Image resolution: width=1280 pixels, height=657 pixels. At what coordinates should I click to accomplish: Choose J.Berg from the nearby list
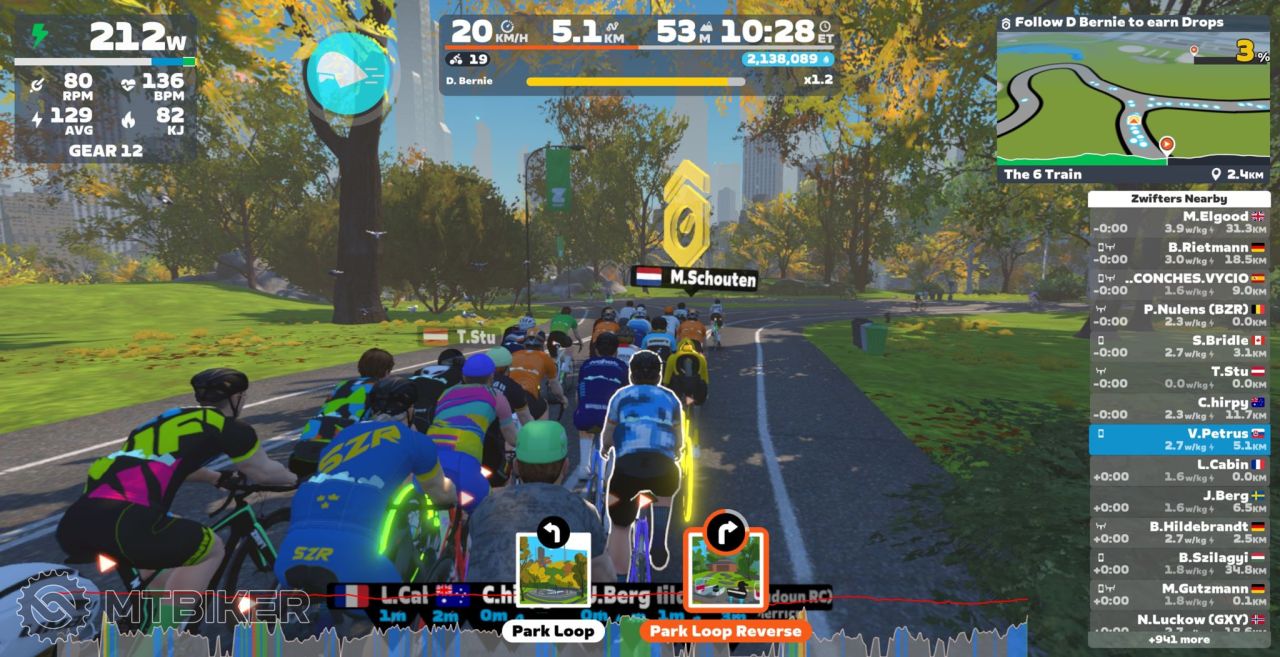(x=1179, y=501)
